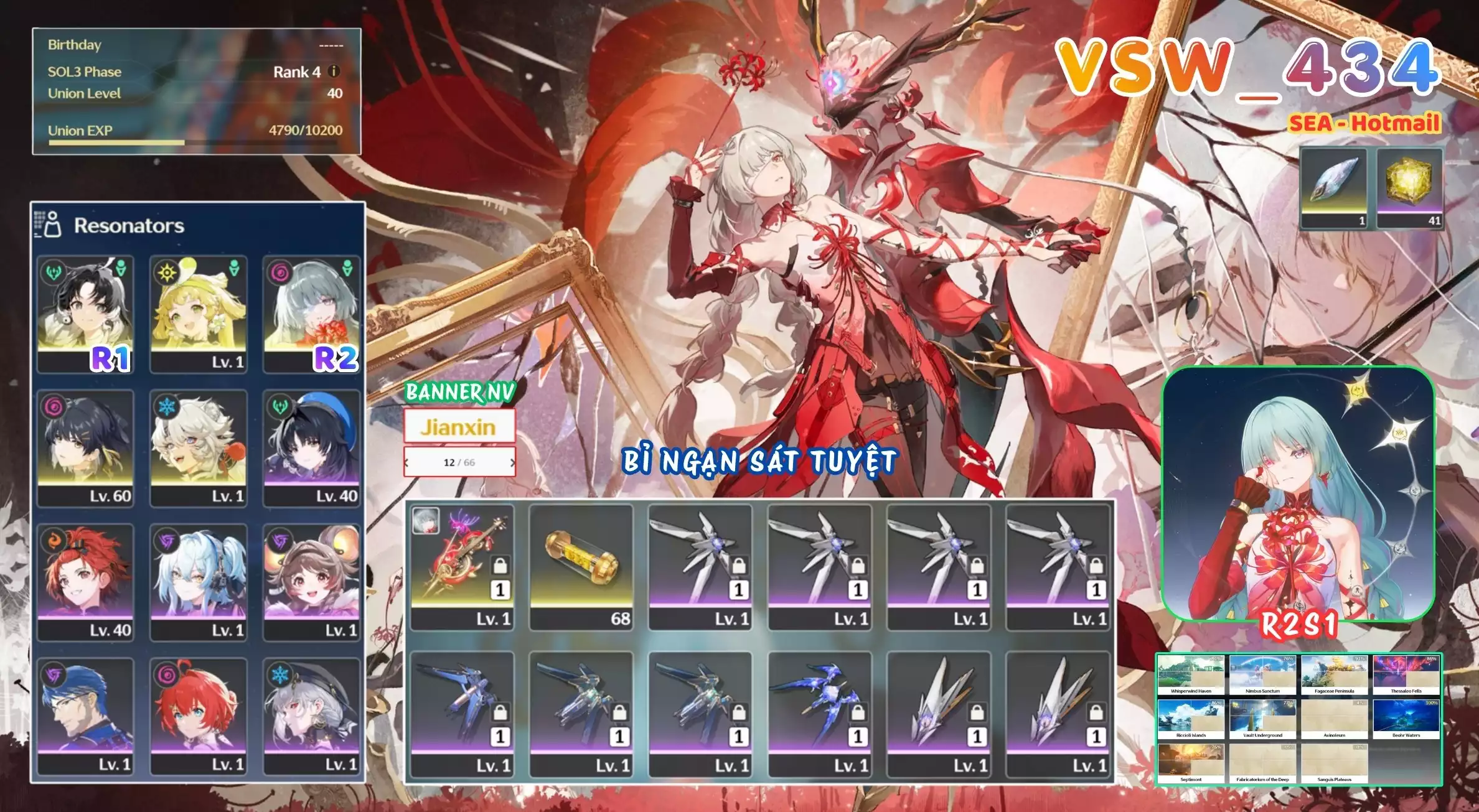Click the Spectro sun icon on the yellow-haired resonator
Image resolution: width=1479 pixels, height=812 pixels.
point(167,273)
